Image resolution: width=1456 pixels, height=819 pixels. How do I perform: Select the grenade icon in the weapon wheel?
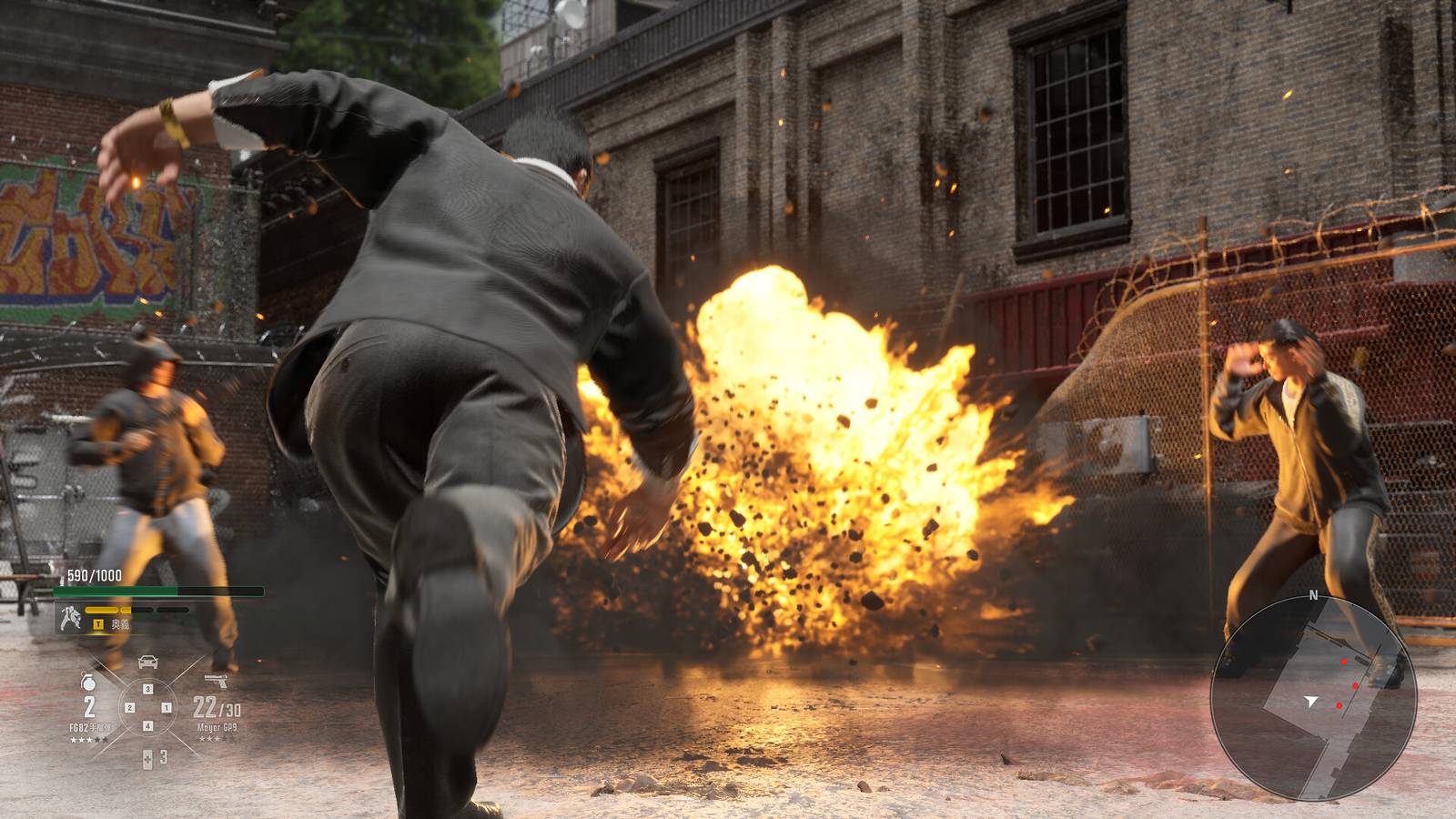(x=87, y=682)
